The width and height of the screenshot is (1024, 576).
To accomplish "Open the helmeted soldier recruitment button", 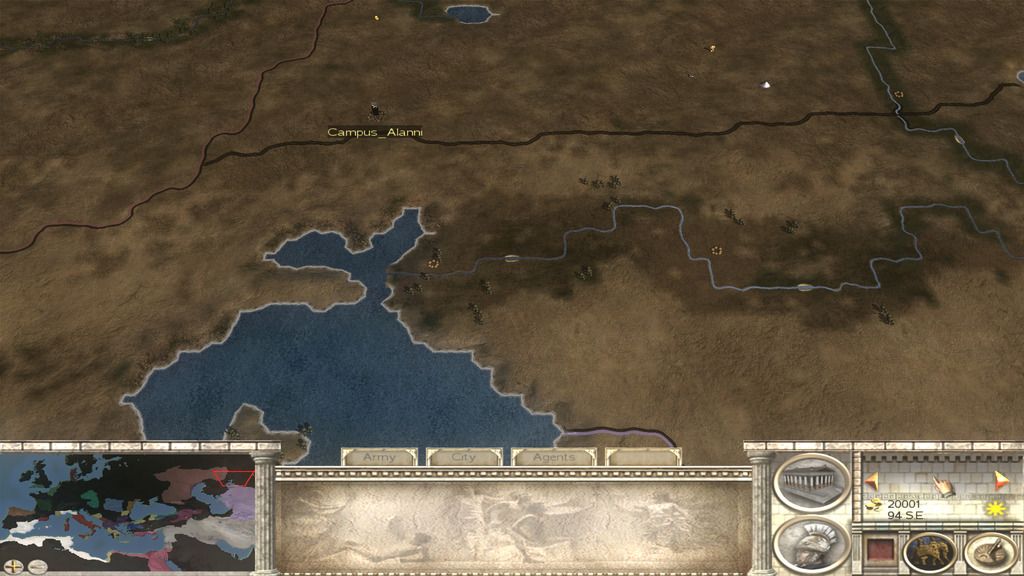I will click(811, 543).
